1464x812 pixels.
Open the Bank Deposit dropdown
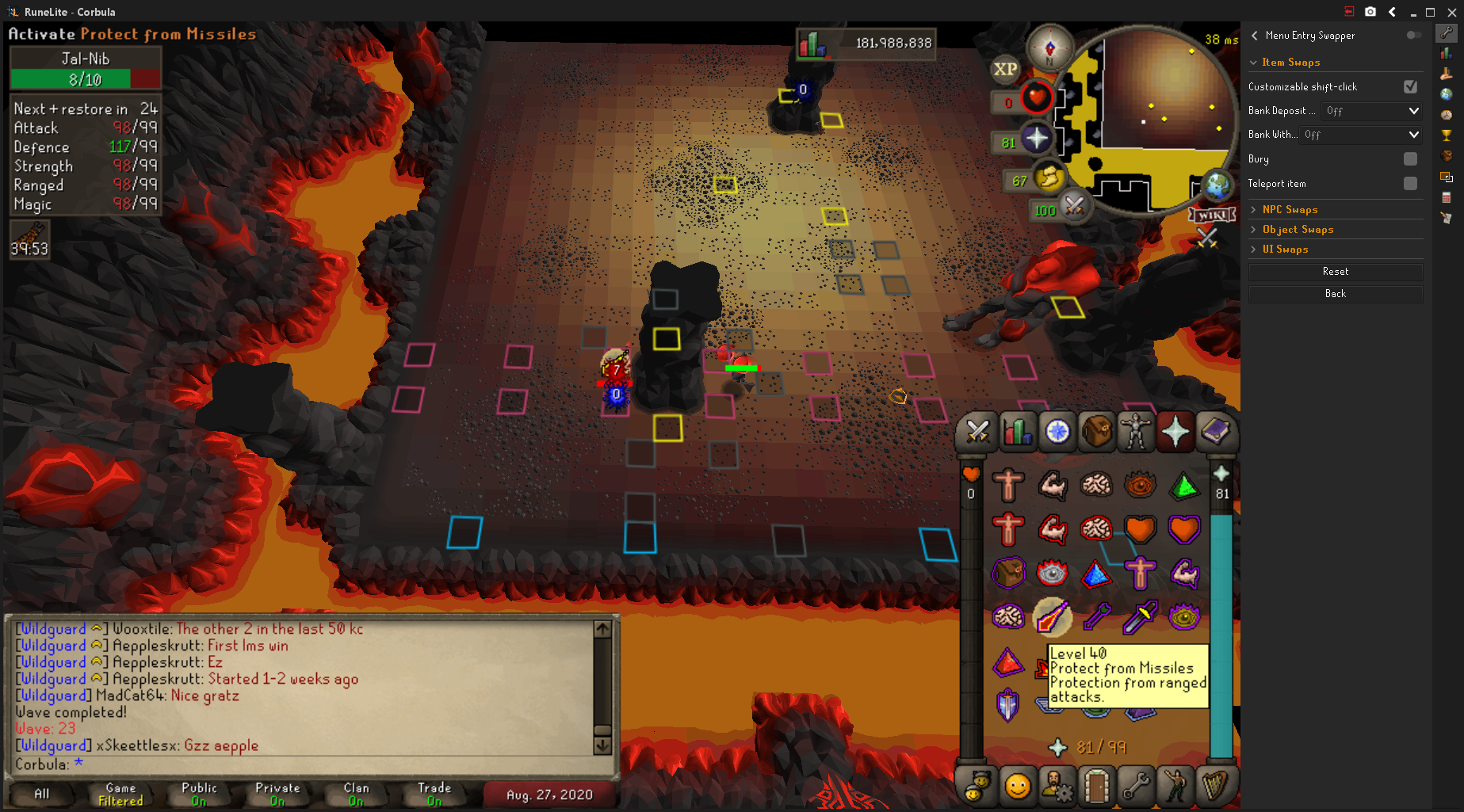[1371, 111]
